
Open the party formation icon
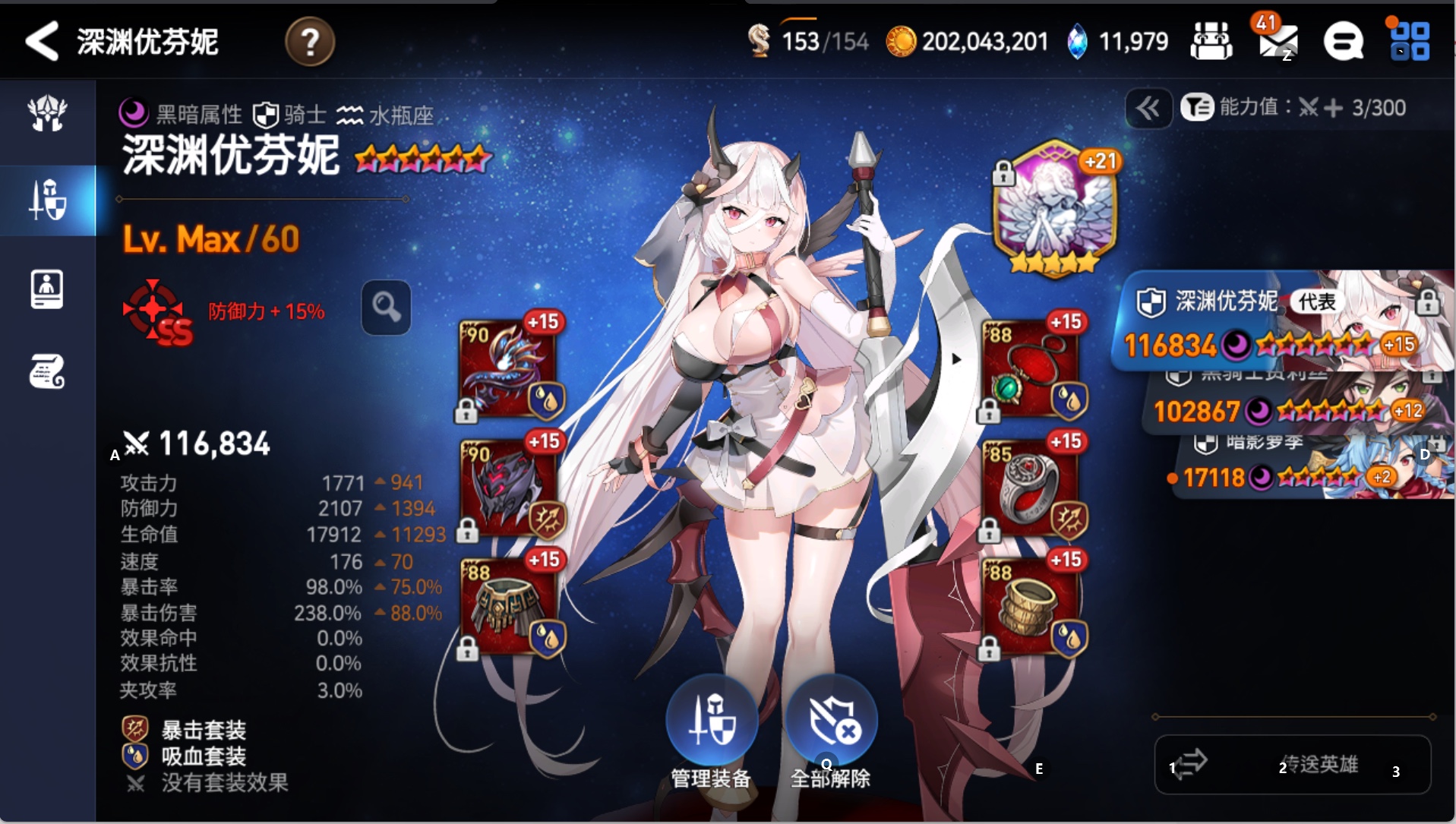(1211, 41)
